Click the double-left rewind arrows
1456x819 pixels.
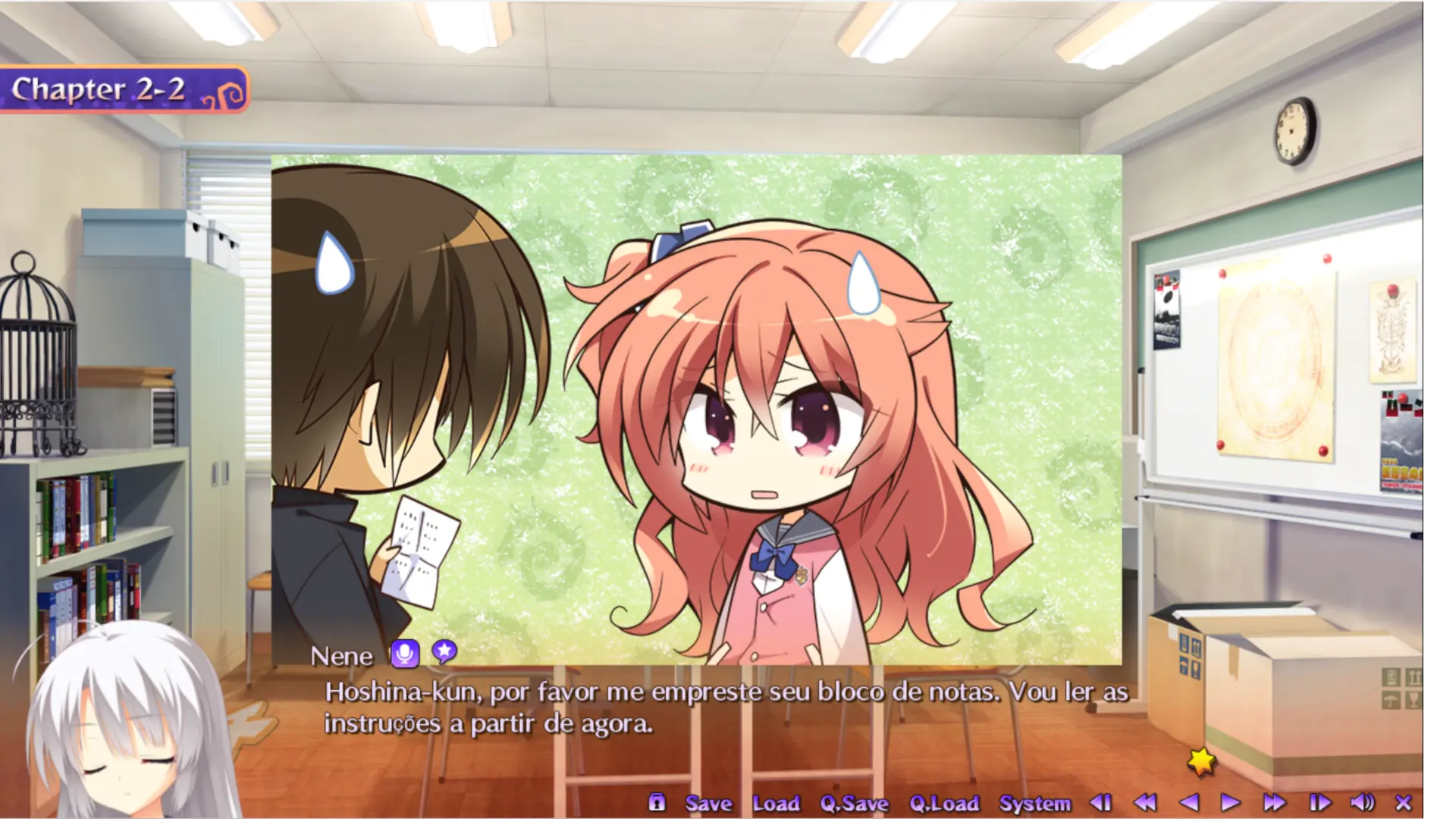tap(1145, 802)
